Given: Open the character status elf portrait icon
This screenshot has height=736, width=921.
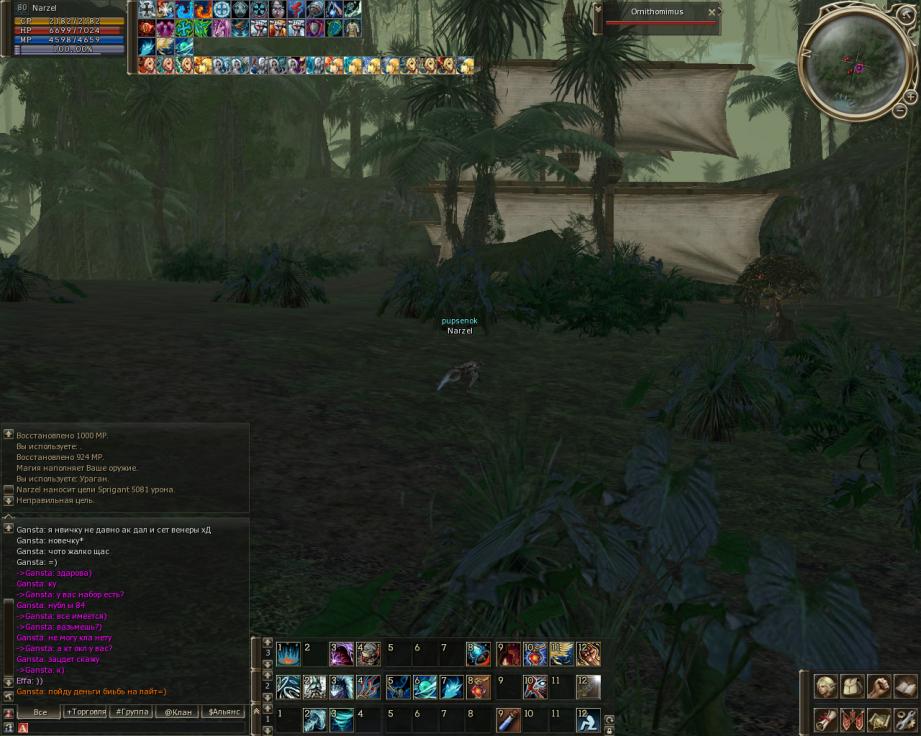Looking at the screenshot, I should tap(826, 687).
